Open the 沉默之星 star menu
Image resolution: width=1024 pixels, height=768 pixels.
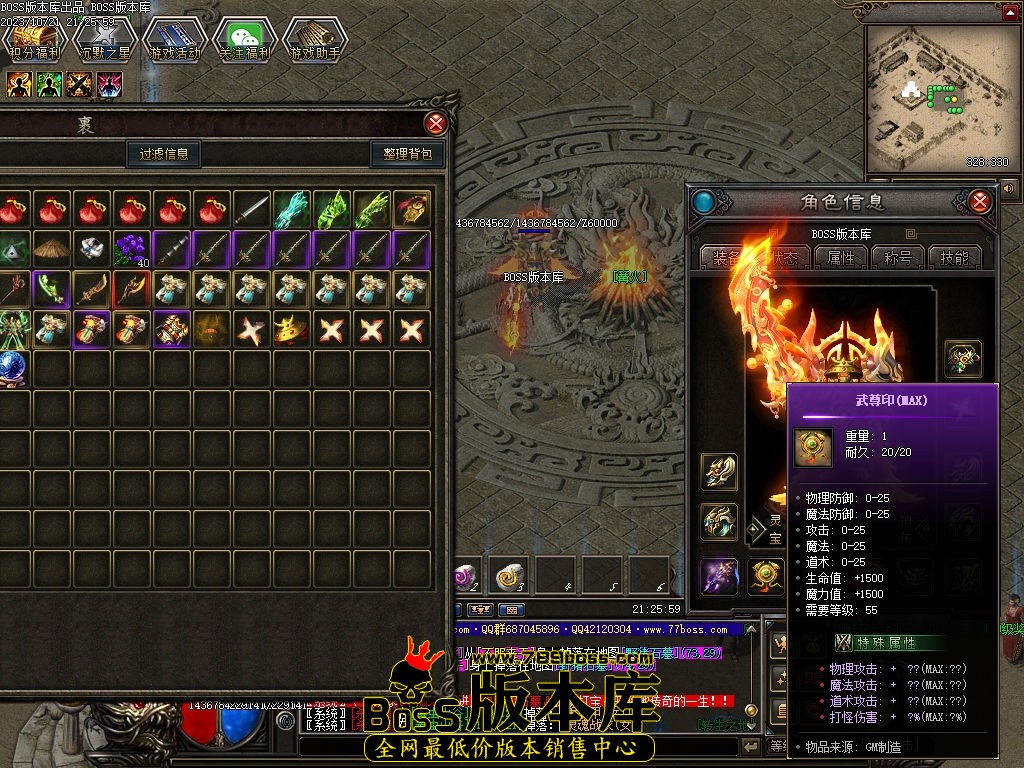[x=105, y=42]
